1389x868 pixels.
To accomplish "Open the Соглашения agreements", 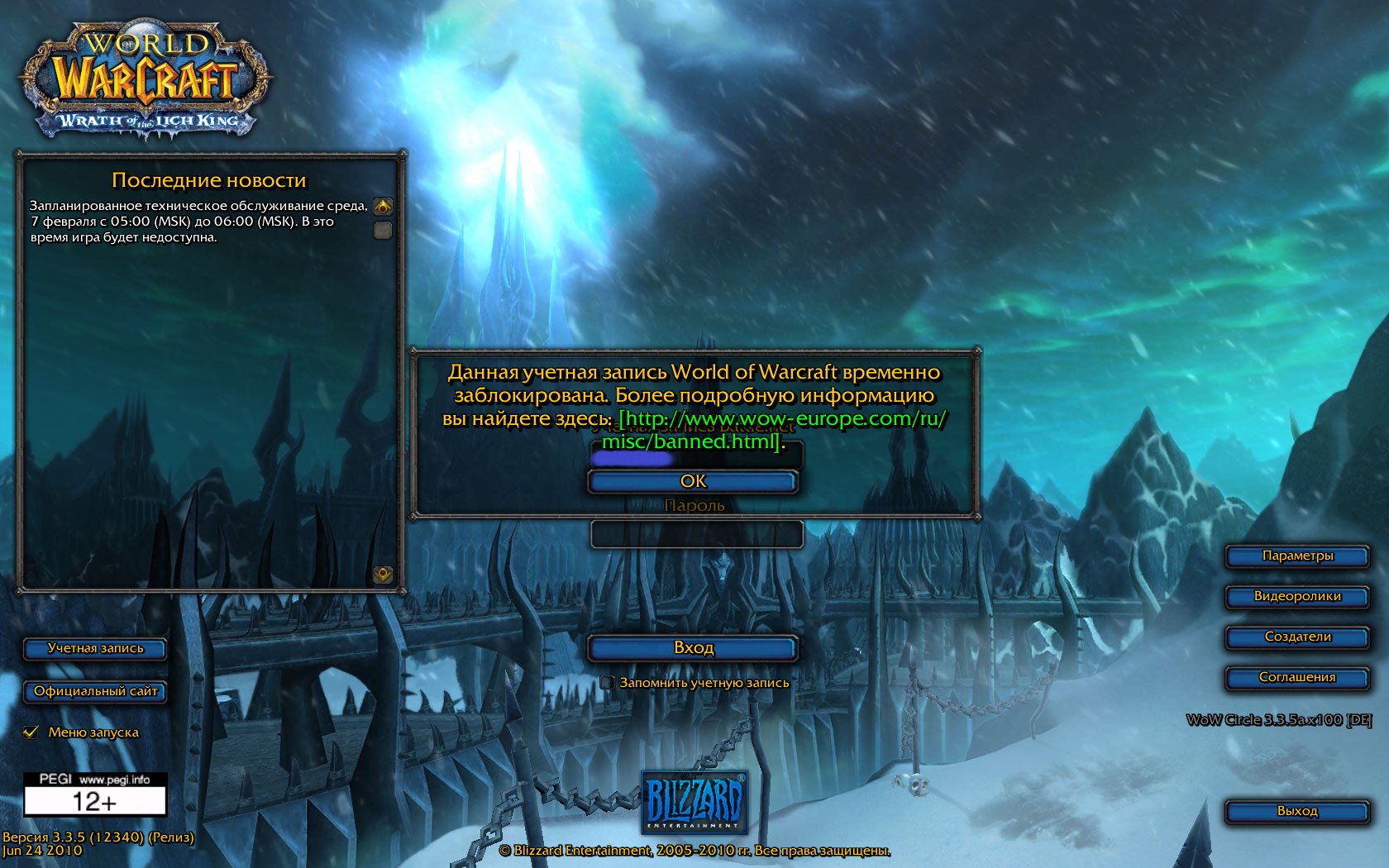I will point(1296,678).
